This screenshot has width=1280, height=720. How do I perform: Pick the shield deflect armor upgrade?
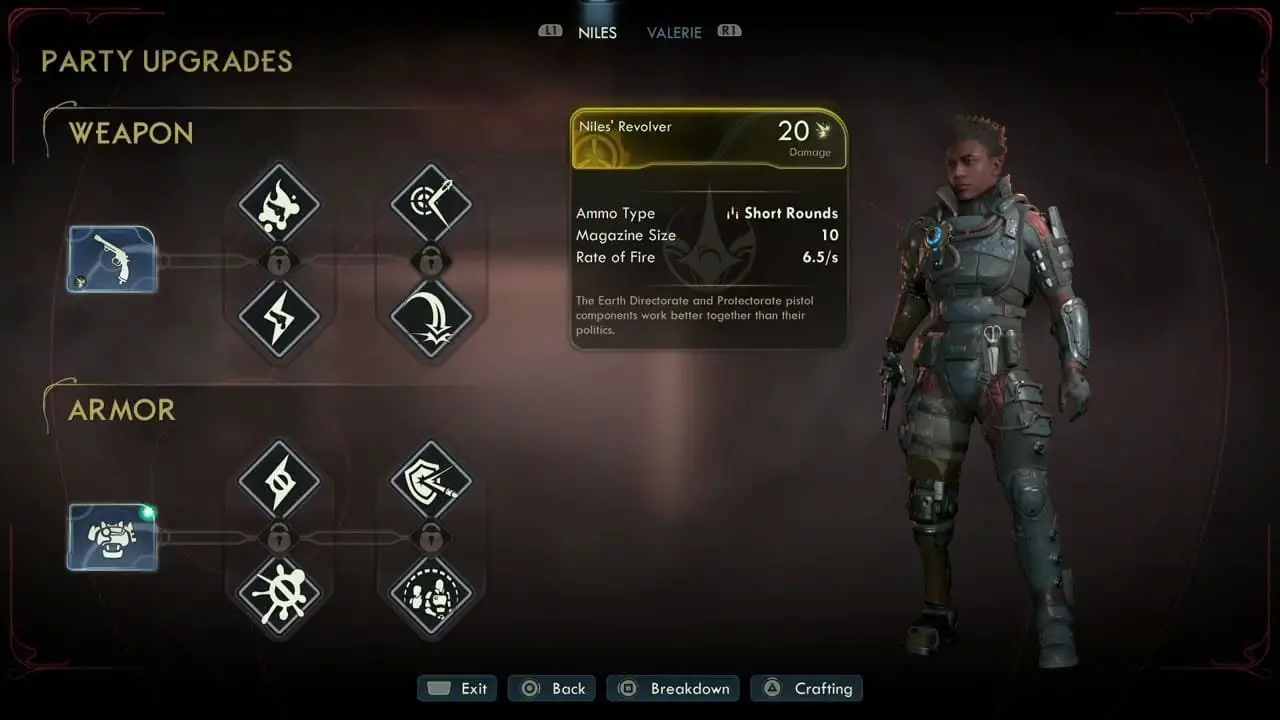tap(431, 481)
